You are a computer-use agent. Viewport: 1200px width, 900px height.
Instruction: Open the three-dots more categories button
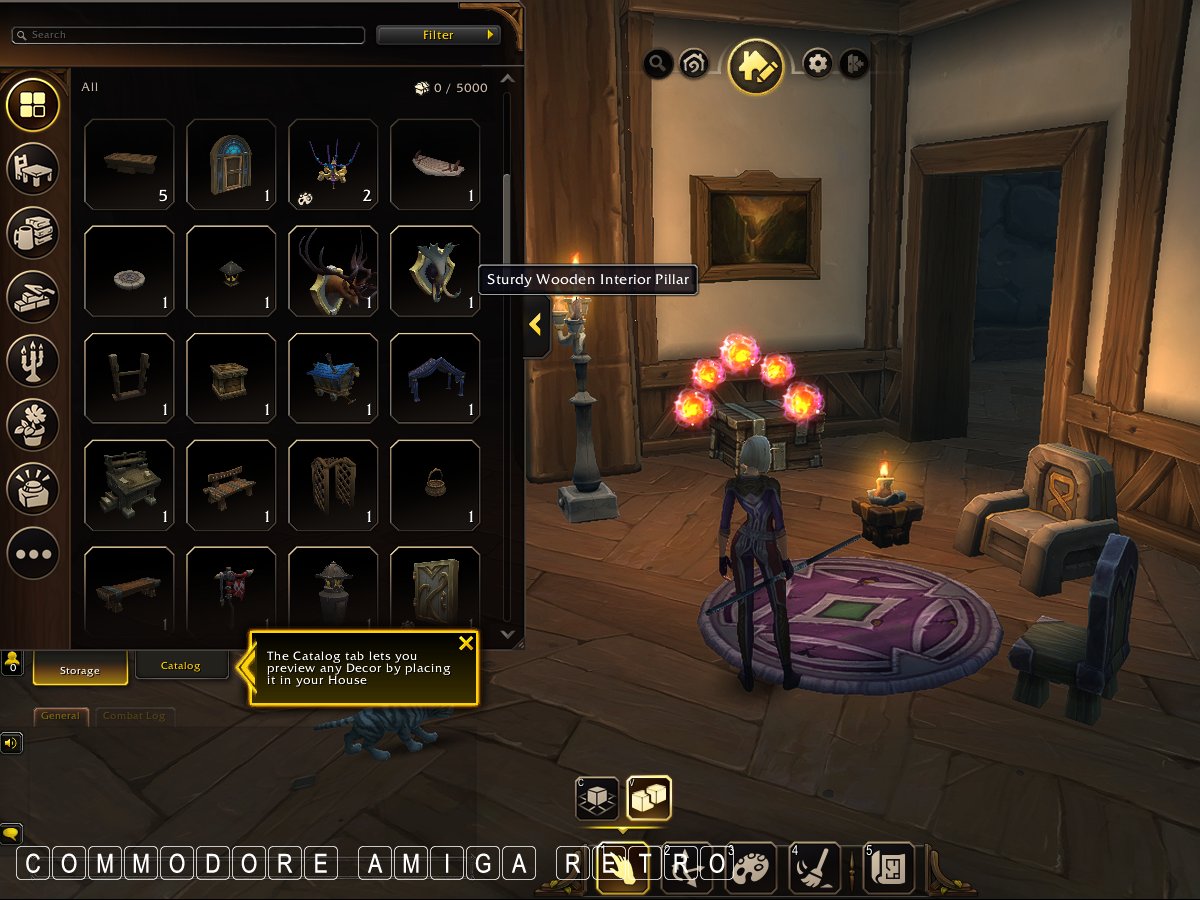[33, 553]
